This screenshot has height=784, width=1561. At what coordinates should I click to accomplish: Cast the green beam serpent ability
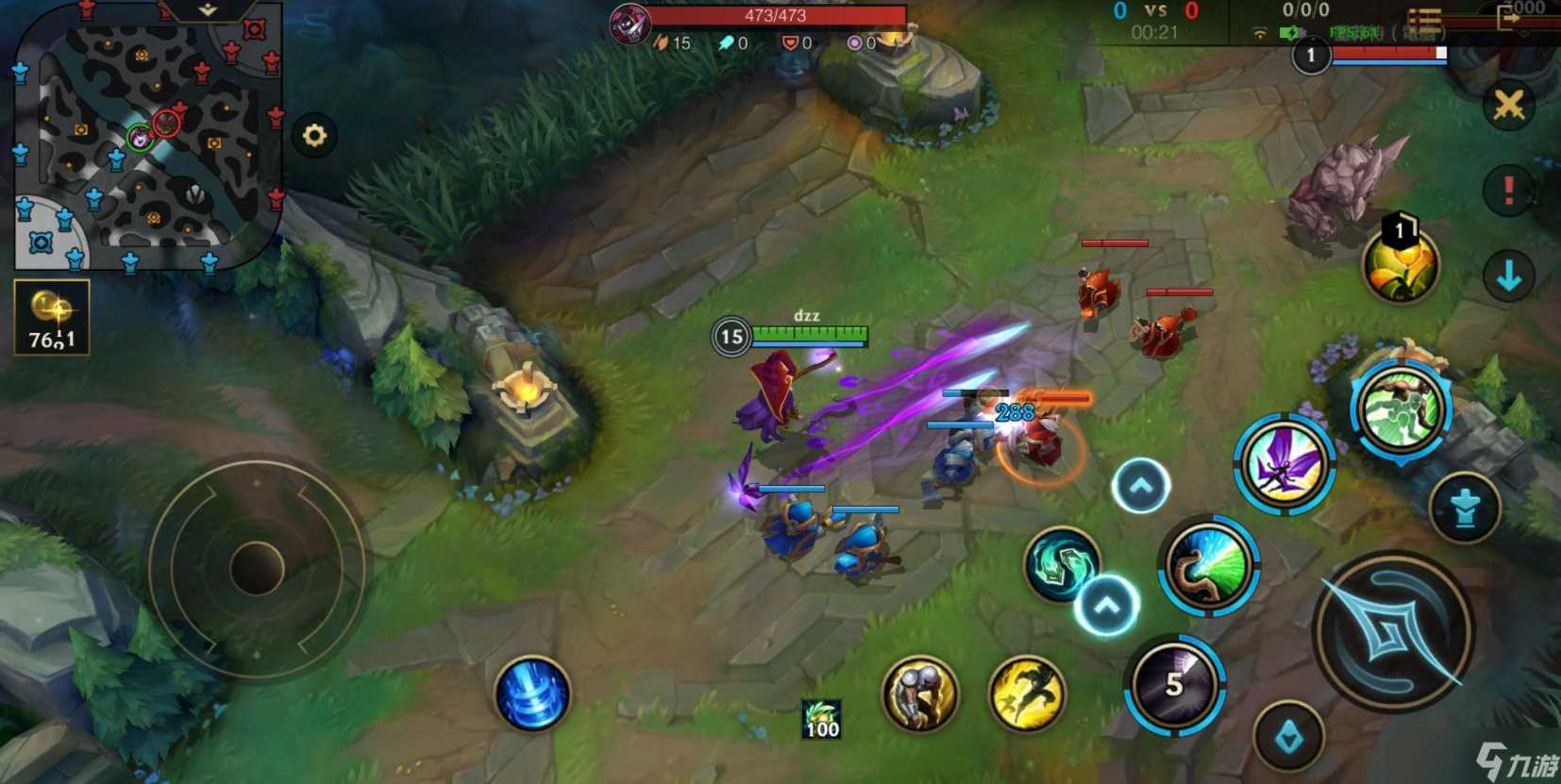coord(1208,565)
